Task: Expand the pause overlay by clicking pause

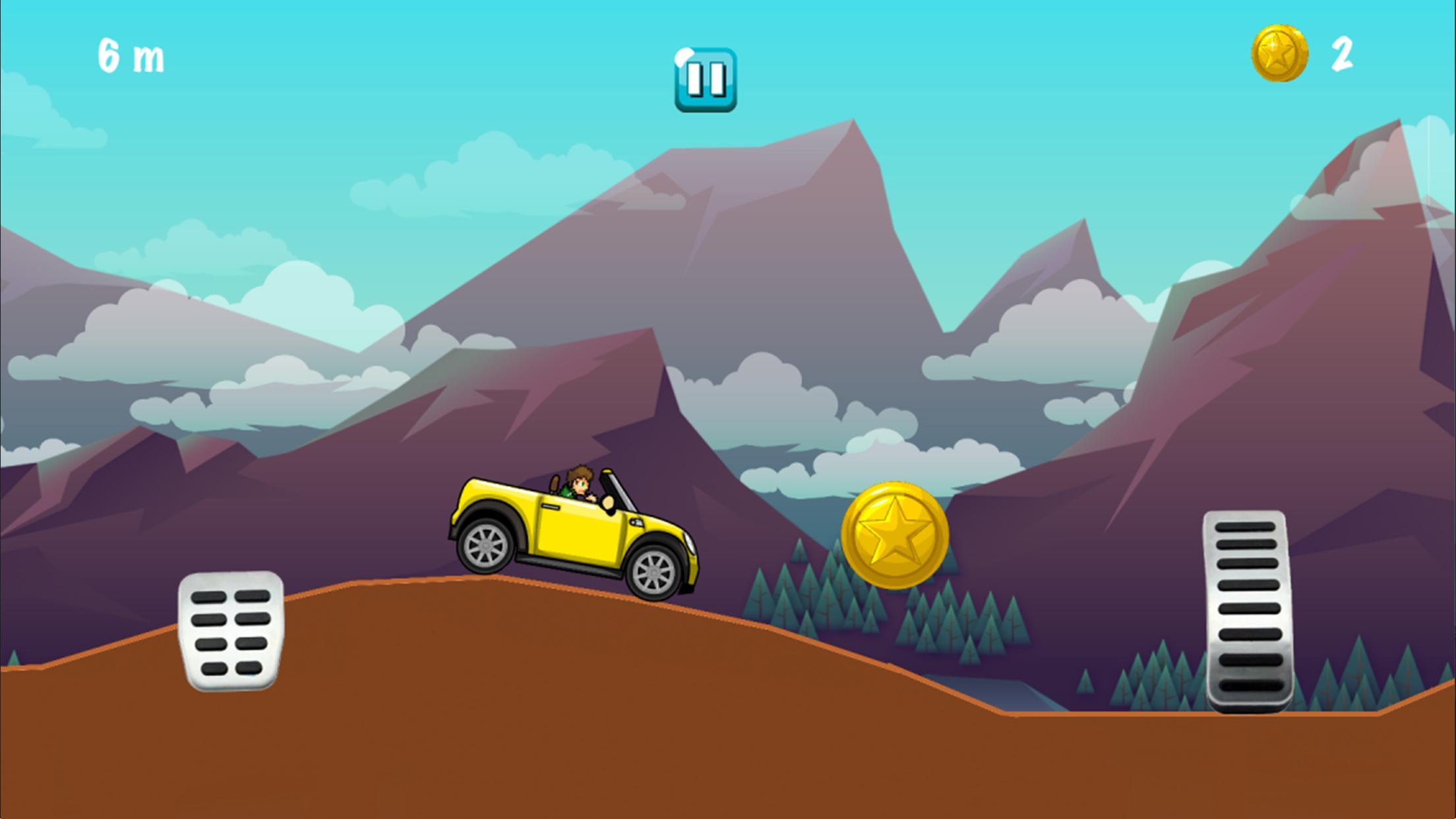Action: (x=706, y=79)
